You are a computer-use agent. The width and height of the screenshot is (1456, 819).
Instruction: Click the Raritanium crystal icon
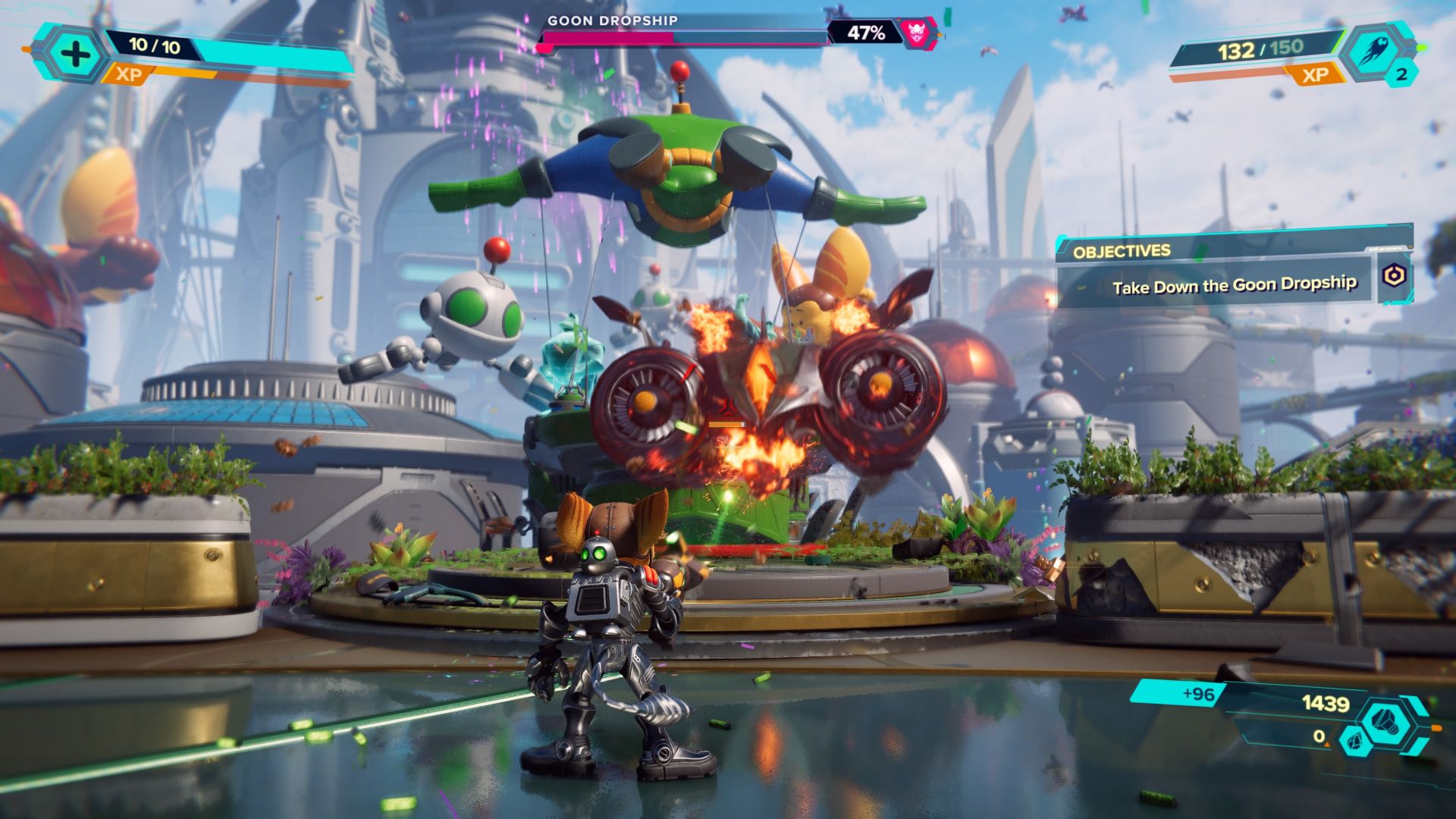pos(1355,742)
